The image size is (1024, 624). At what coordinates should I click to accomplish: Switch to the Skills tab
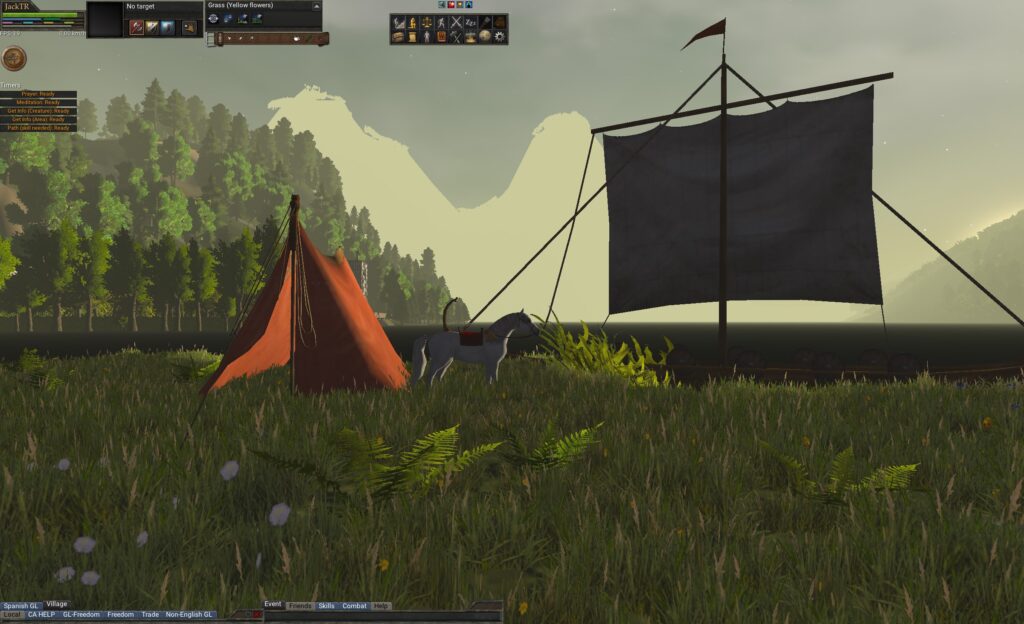coord(327,606)
